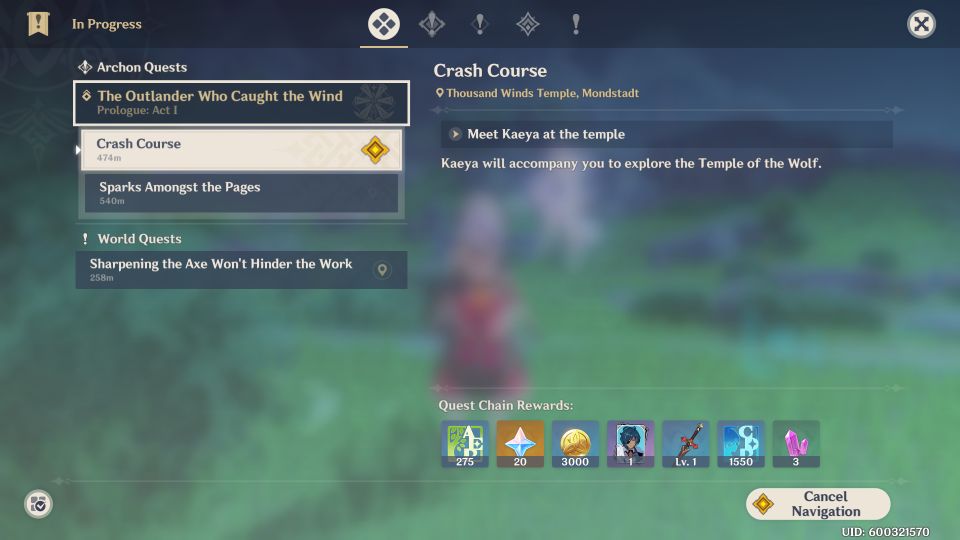Expand the Meet Kaeya at the temple objective

[456, 134]
